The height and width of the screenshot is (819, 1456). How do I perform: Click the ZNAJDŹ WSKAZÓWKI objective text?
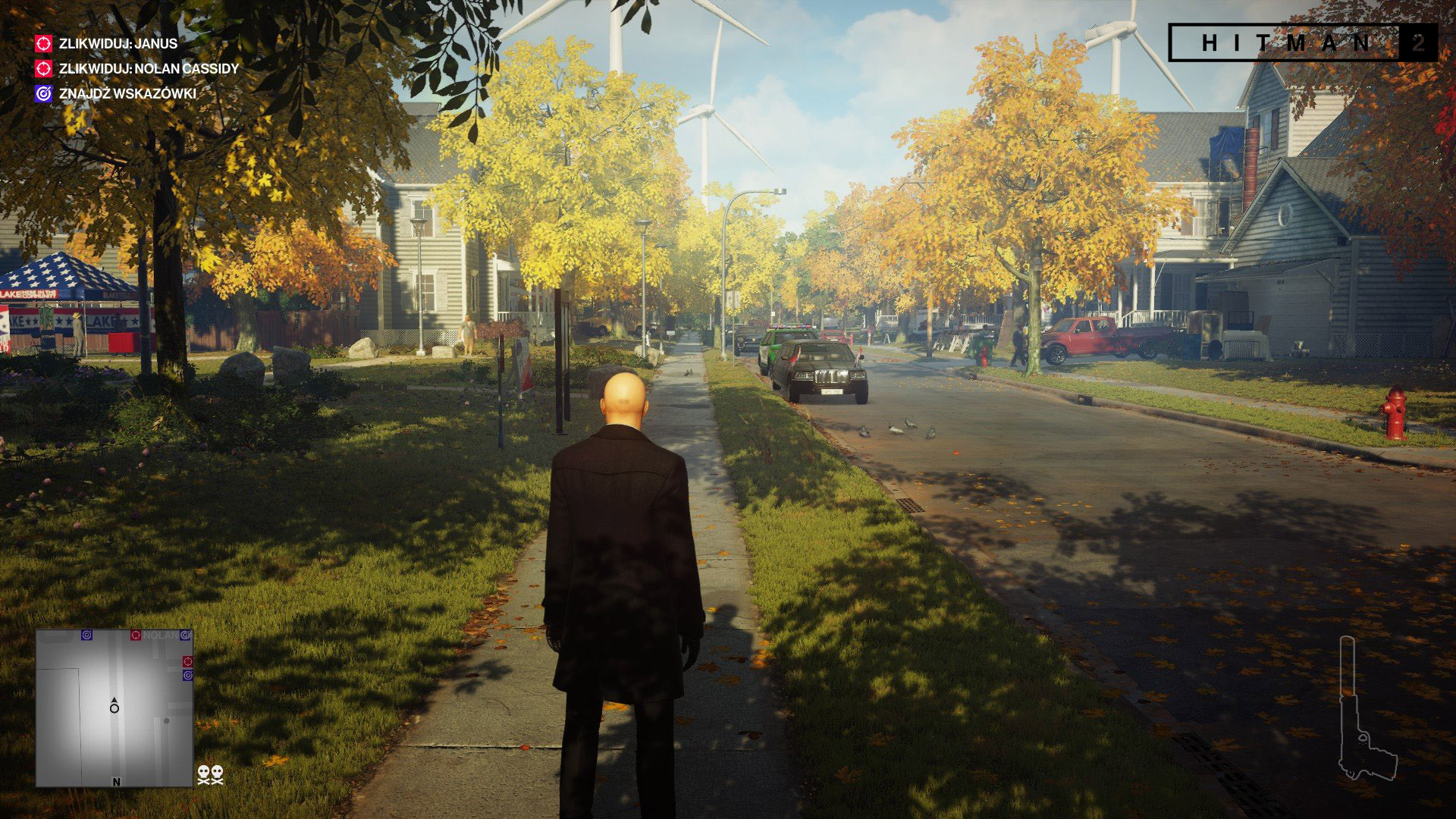[x=127, y=93]
